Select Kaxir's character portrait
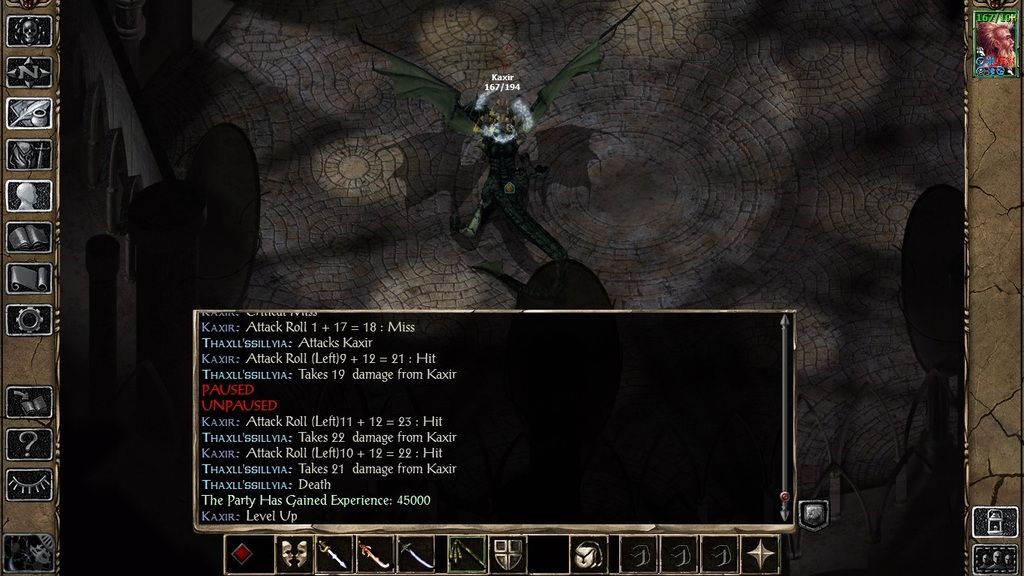The height and width of the screenshot is (576, 1024). [x=995, y=44]
